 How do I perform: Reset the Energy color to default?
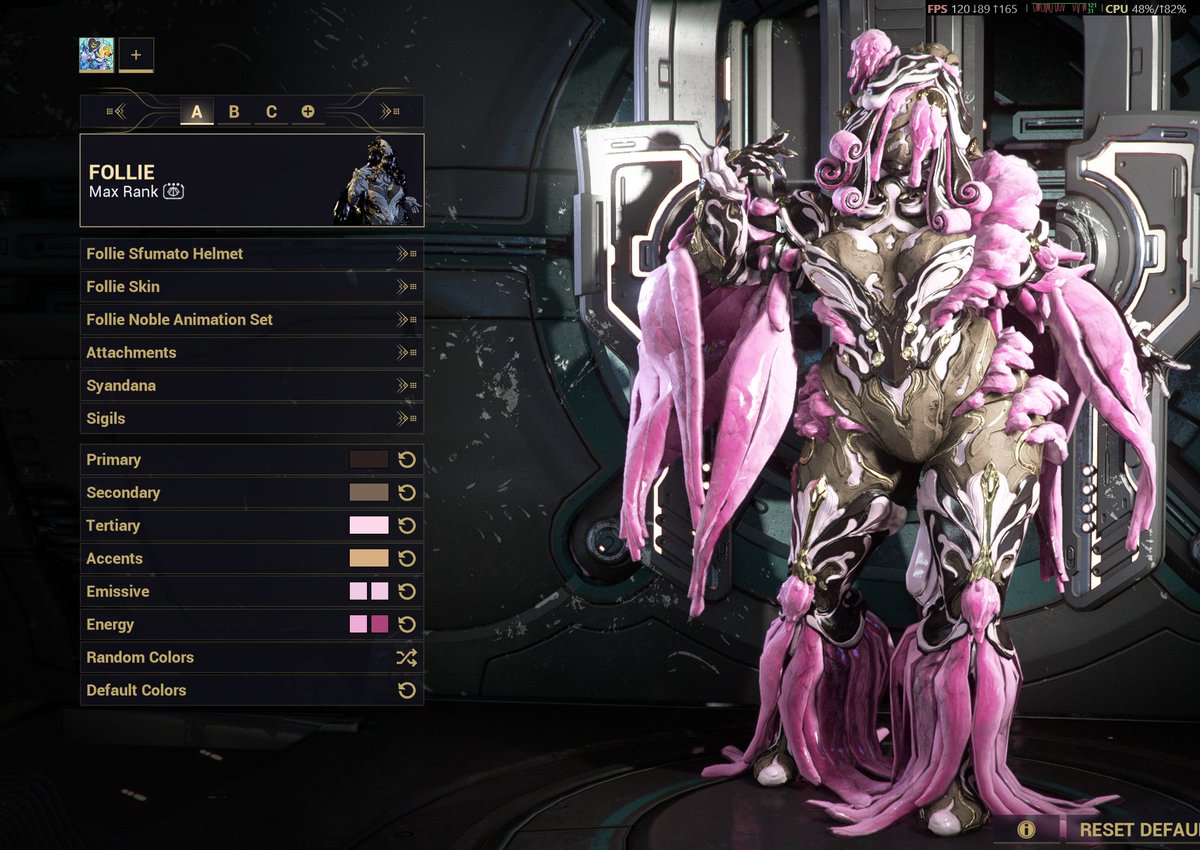[x=407, y=625]
